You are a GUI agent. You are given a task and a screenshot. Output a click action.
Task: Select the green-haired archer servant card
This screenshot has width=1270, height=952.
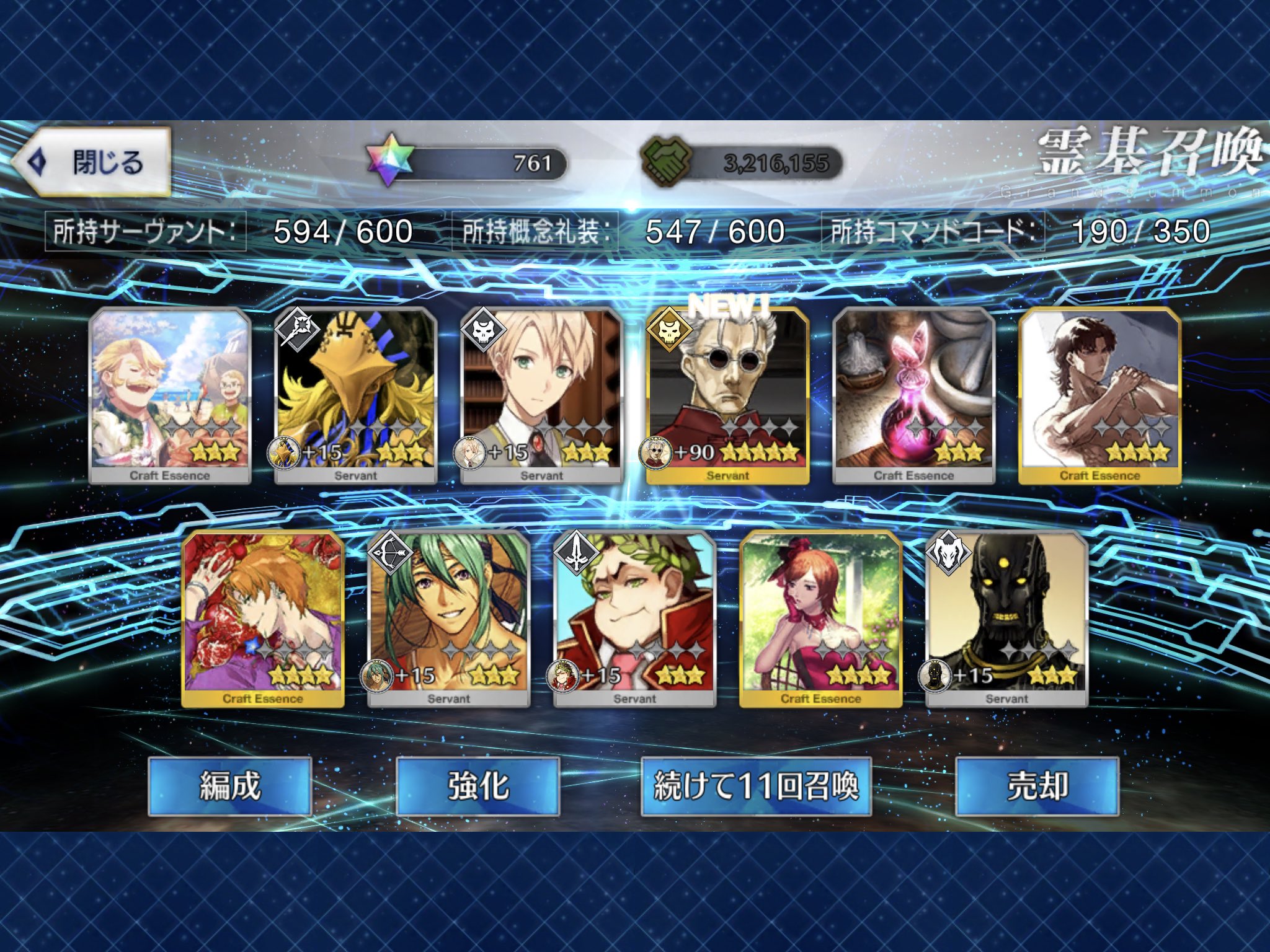coord(448,618)
